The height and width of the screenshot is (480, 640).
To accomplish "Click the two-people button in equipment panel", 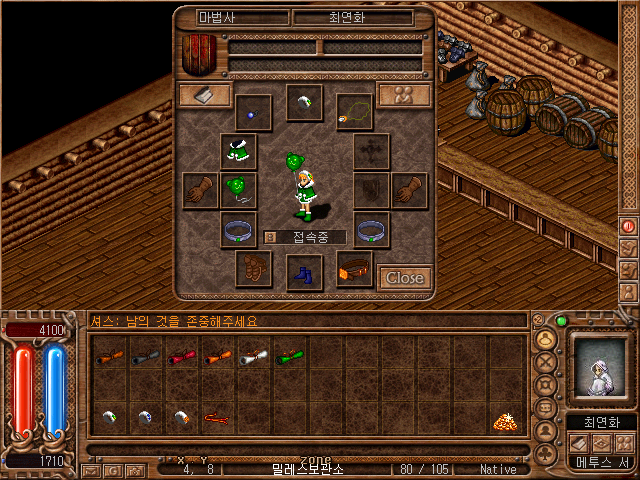I will point(404,95).
